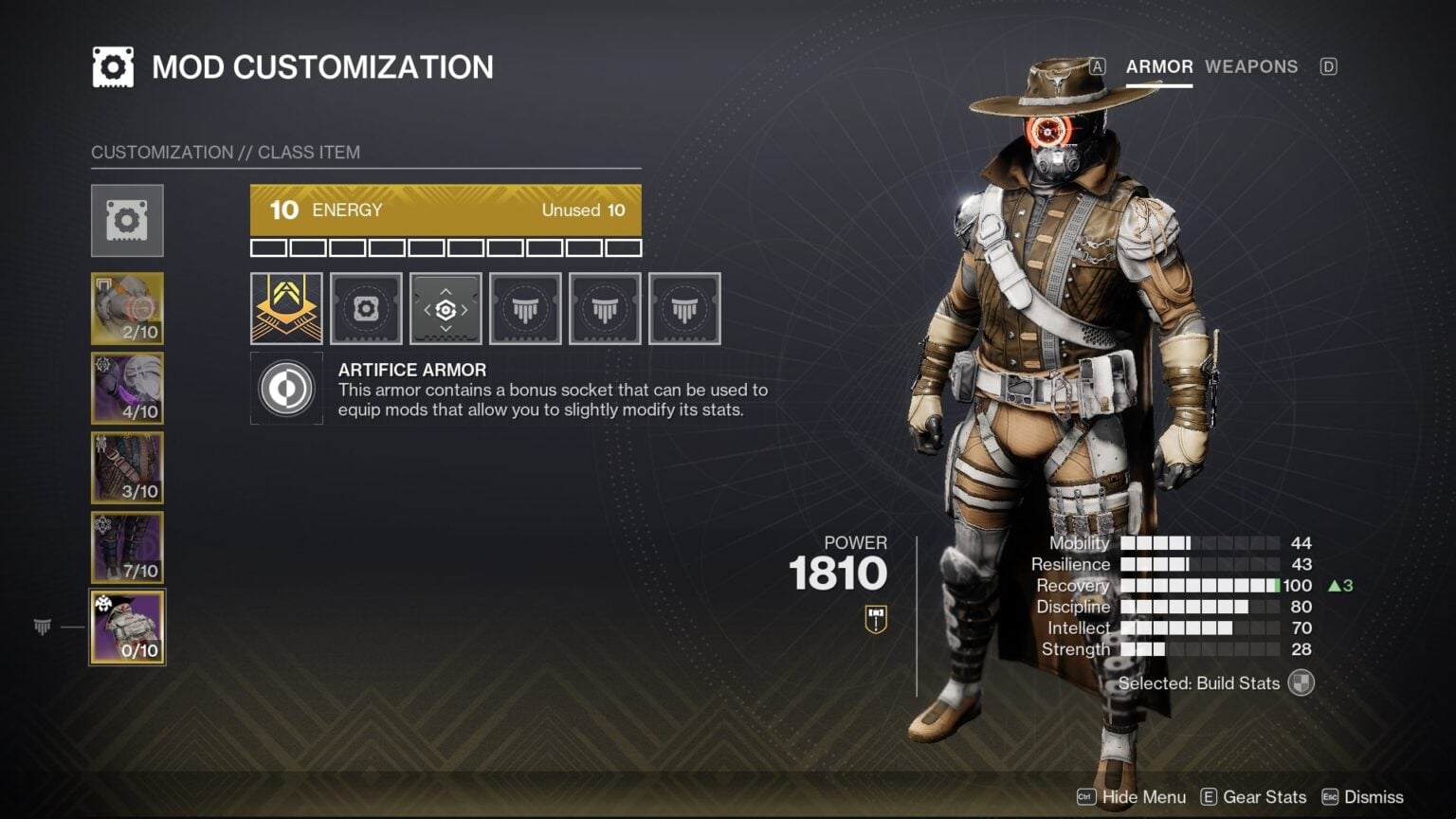Open the leg armor with 7/10 energy
The height and width of the screenshot is (819, 1456).
(127, 547)
